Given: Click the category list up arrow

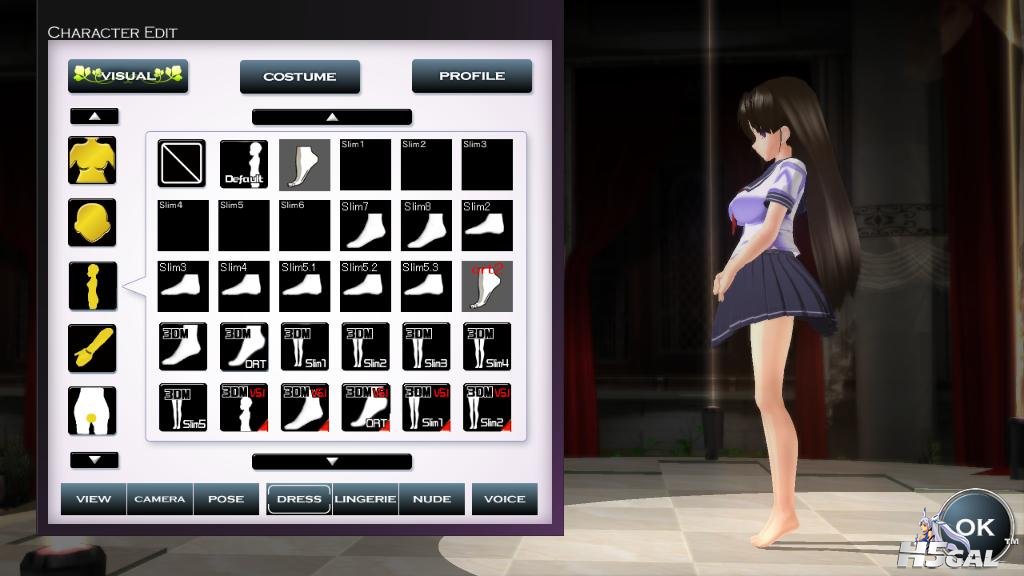Looking at the screenshot, I should click(x=94, y=116).
